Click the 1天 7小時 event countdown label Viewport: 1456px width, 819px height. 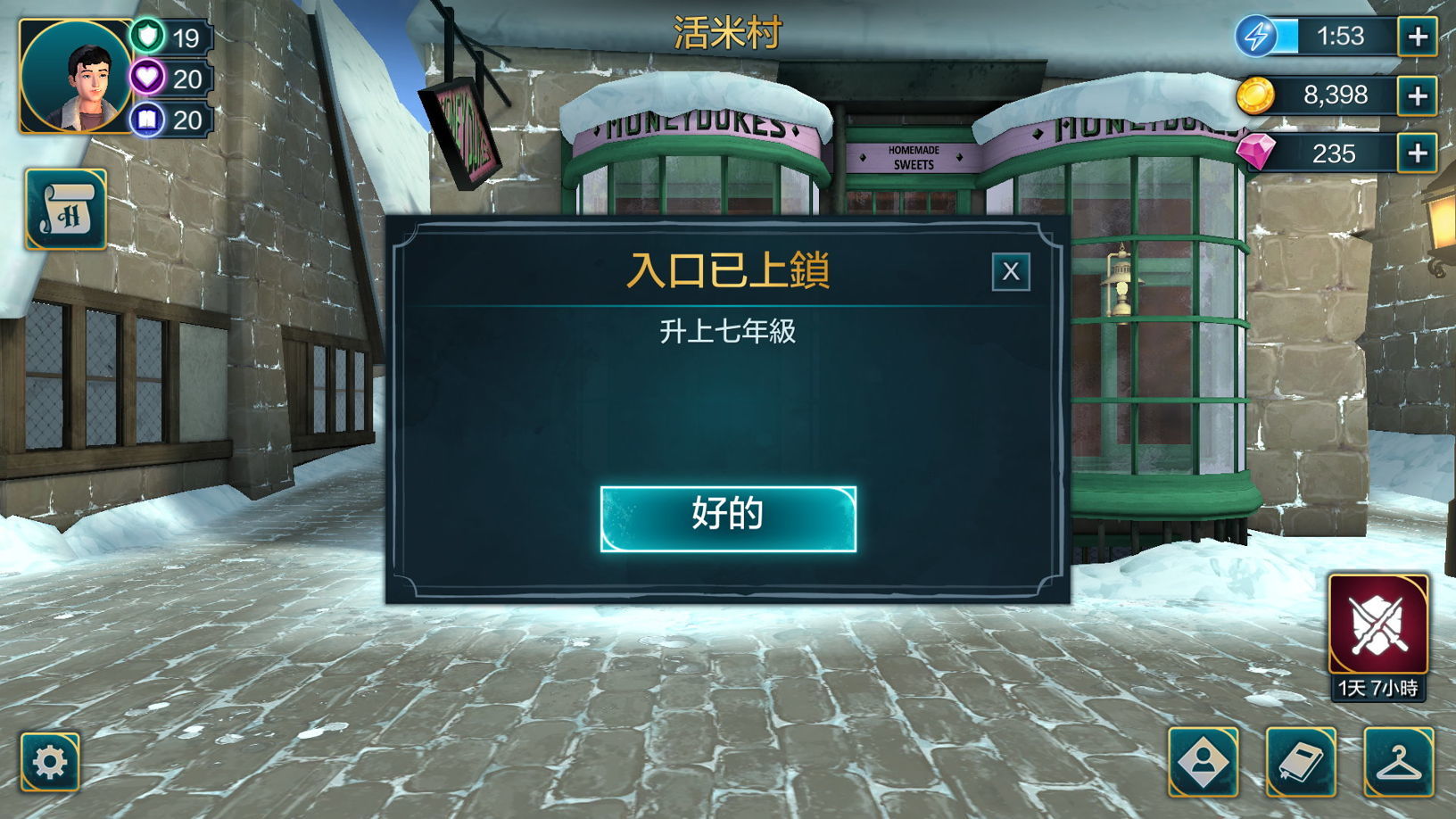1379,689
